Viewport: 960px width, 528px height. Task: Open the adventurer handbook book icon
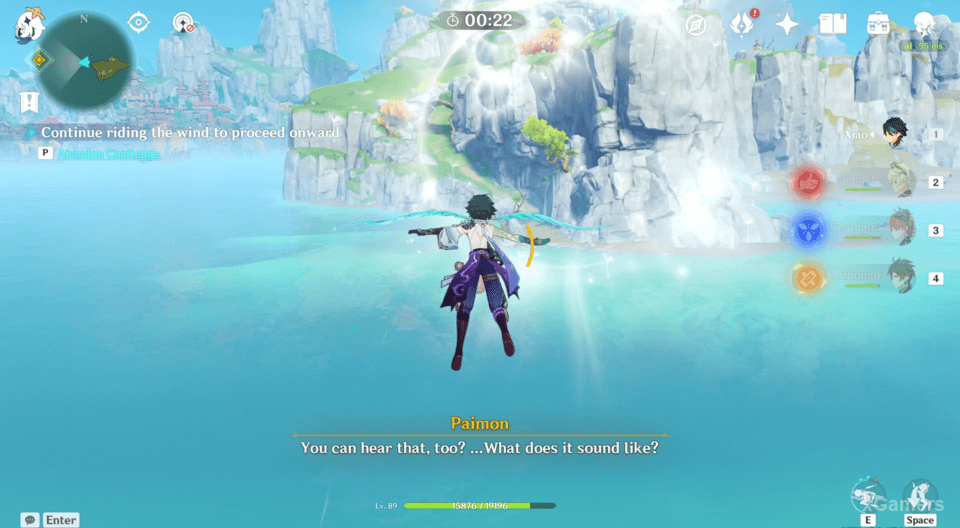coord(832,24)
